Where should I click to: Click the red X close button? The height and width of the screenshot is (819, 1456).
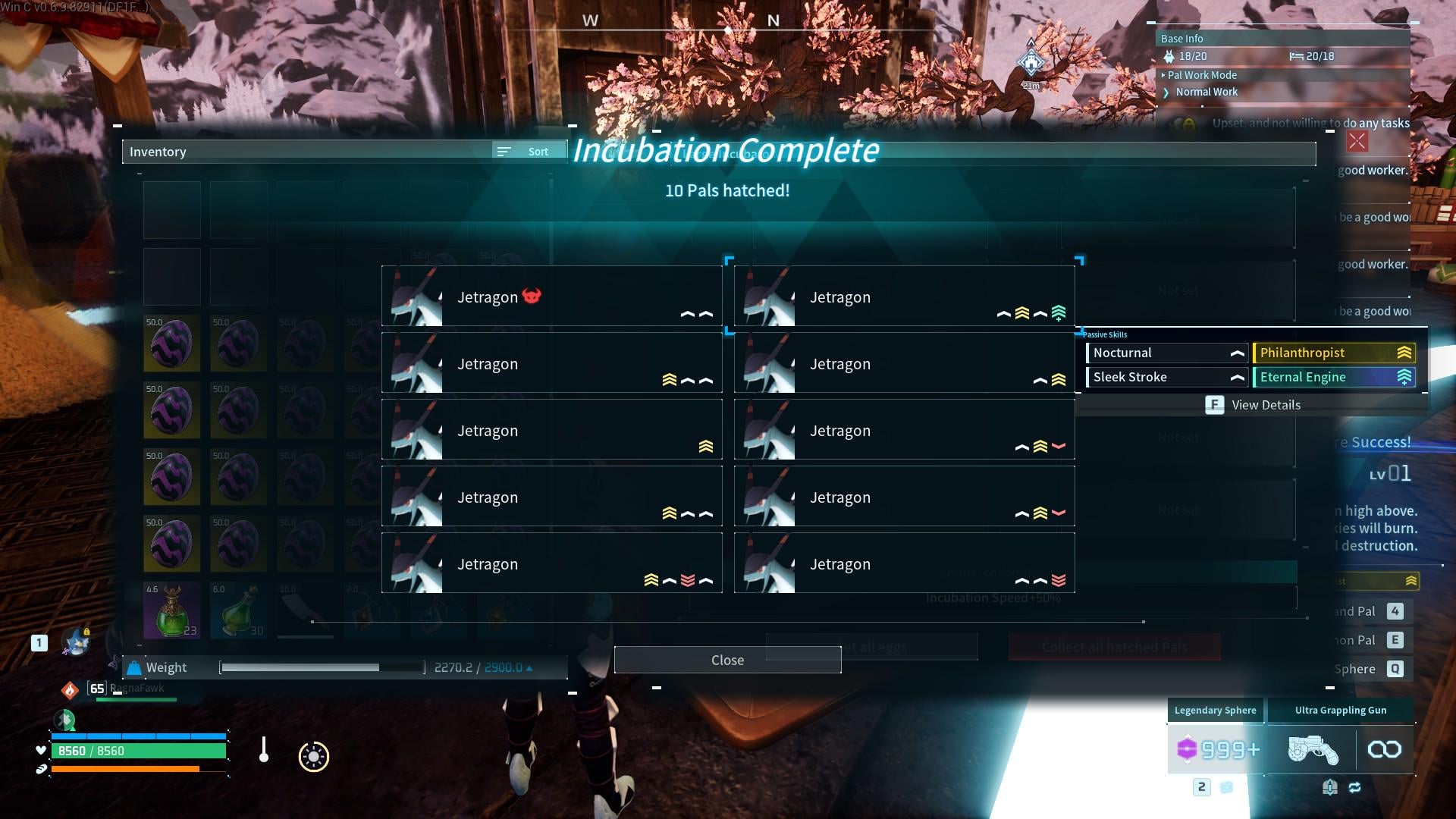[x=1357, y=141]
